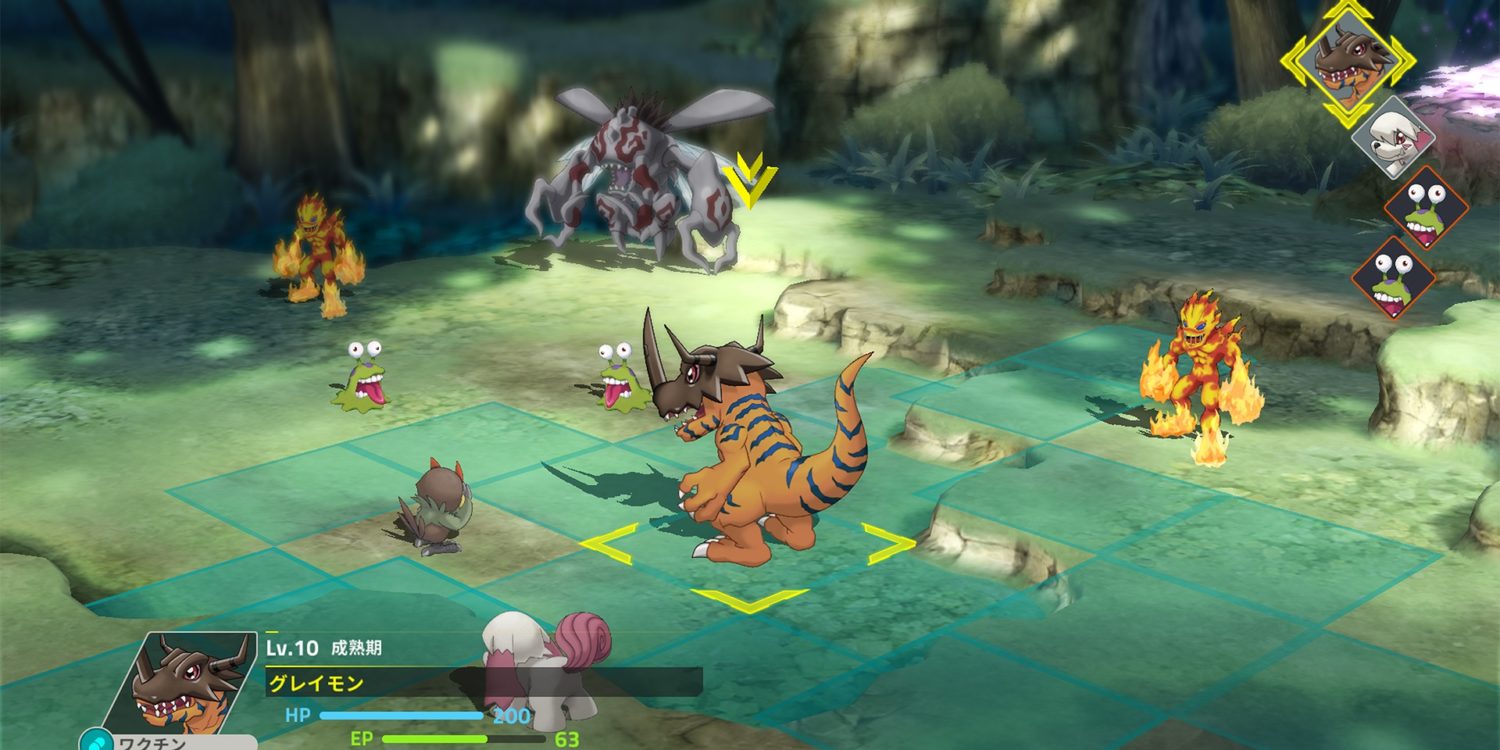Click the white Labramon turn order portrait
This screenshot has height=750, width=1500.
tap(1393, 136)
